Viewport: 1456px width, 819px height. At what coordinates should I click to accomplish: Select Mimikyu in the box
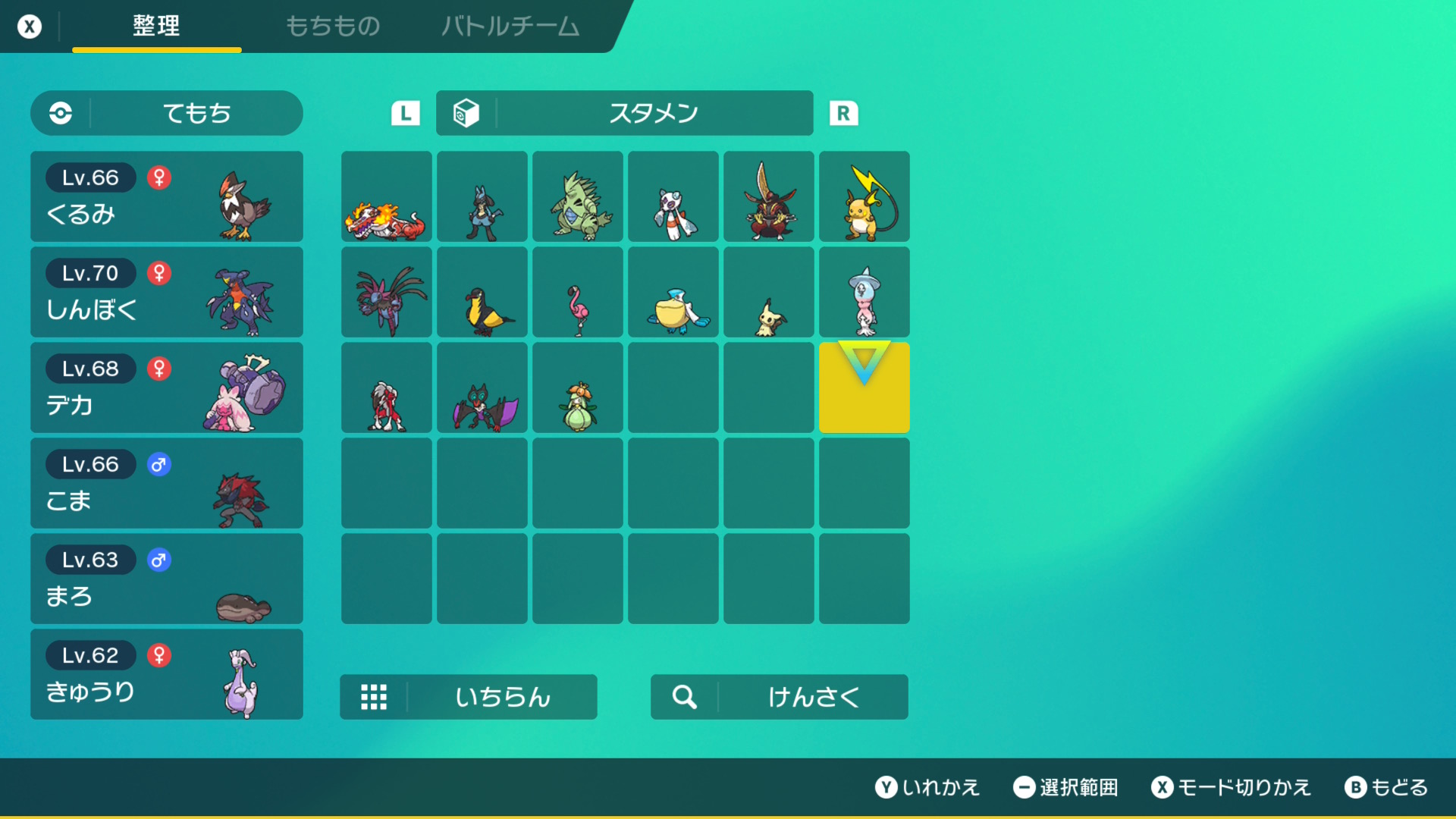769,293
